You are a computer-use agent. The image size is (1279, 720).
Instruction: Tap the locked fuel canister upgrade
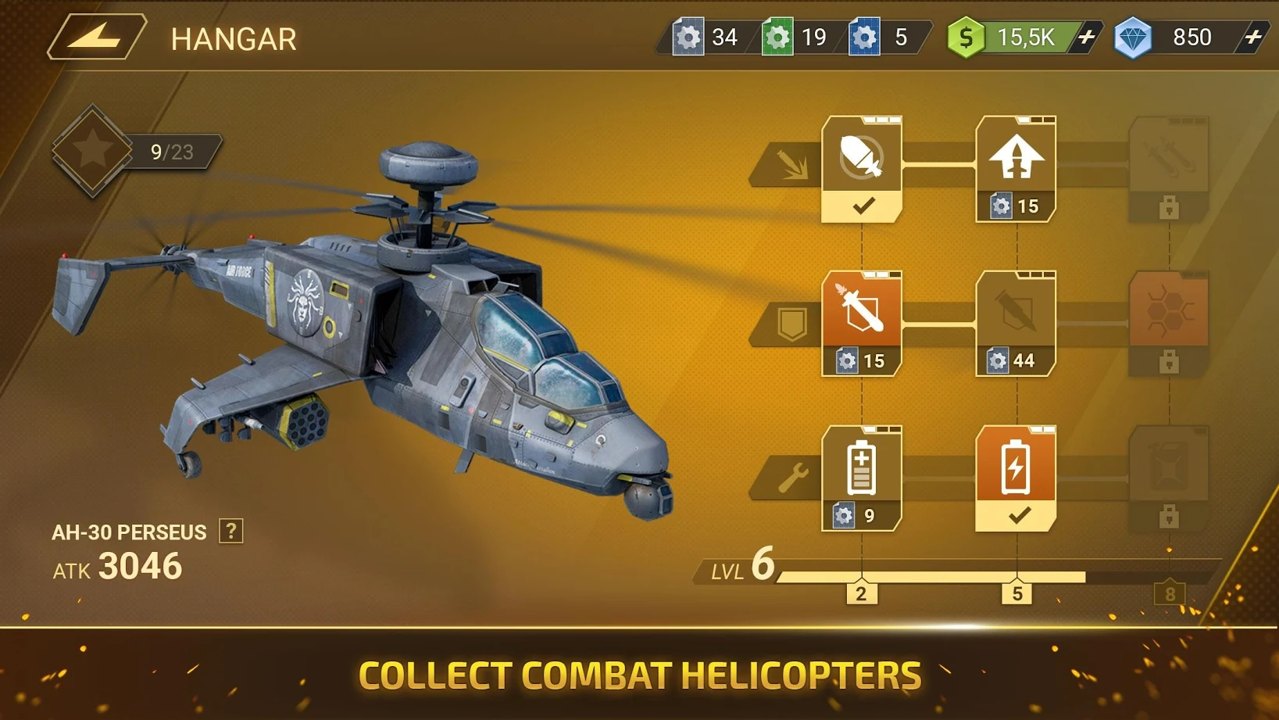[1168, 477]
